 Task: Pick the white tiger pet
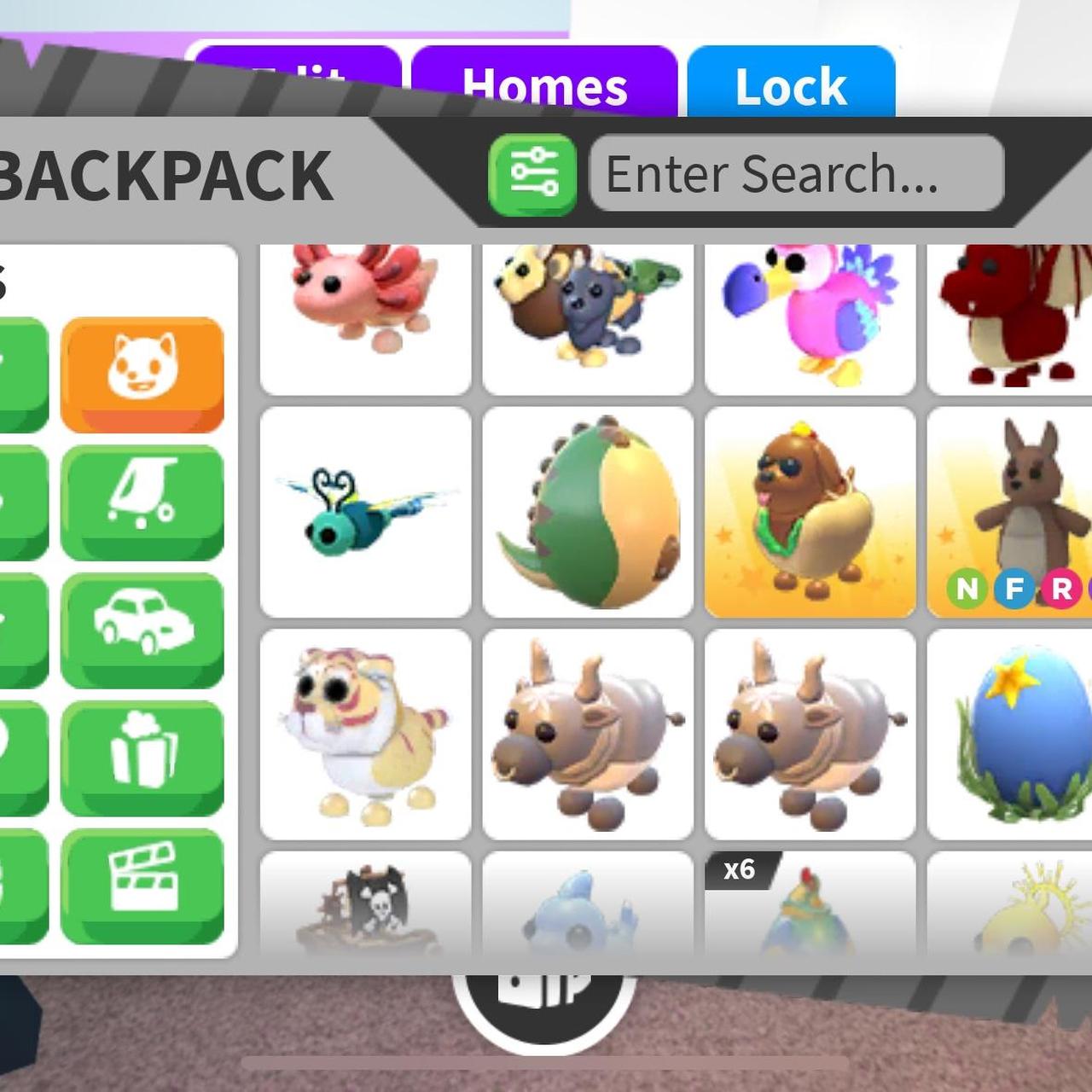pos(365,735)
